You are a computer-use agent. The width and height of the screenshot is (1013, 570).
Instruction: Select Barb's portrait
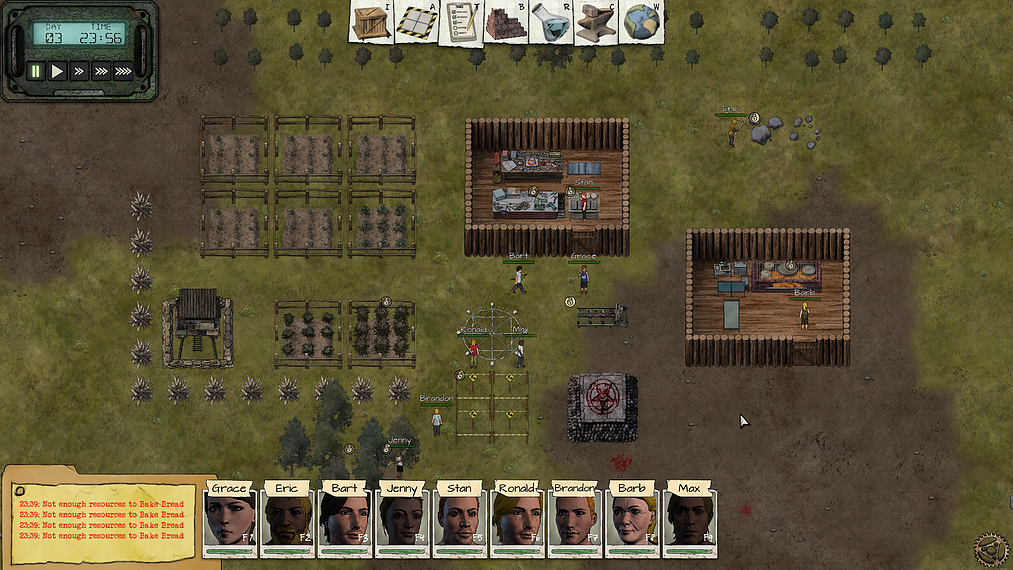click(632, 519)
